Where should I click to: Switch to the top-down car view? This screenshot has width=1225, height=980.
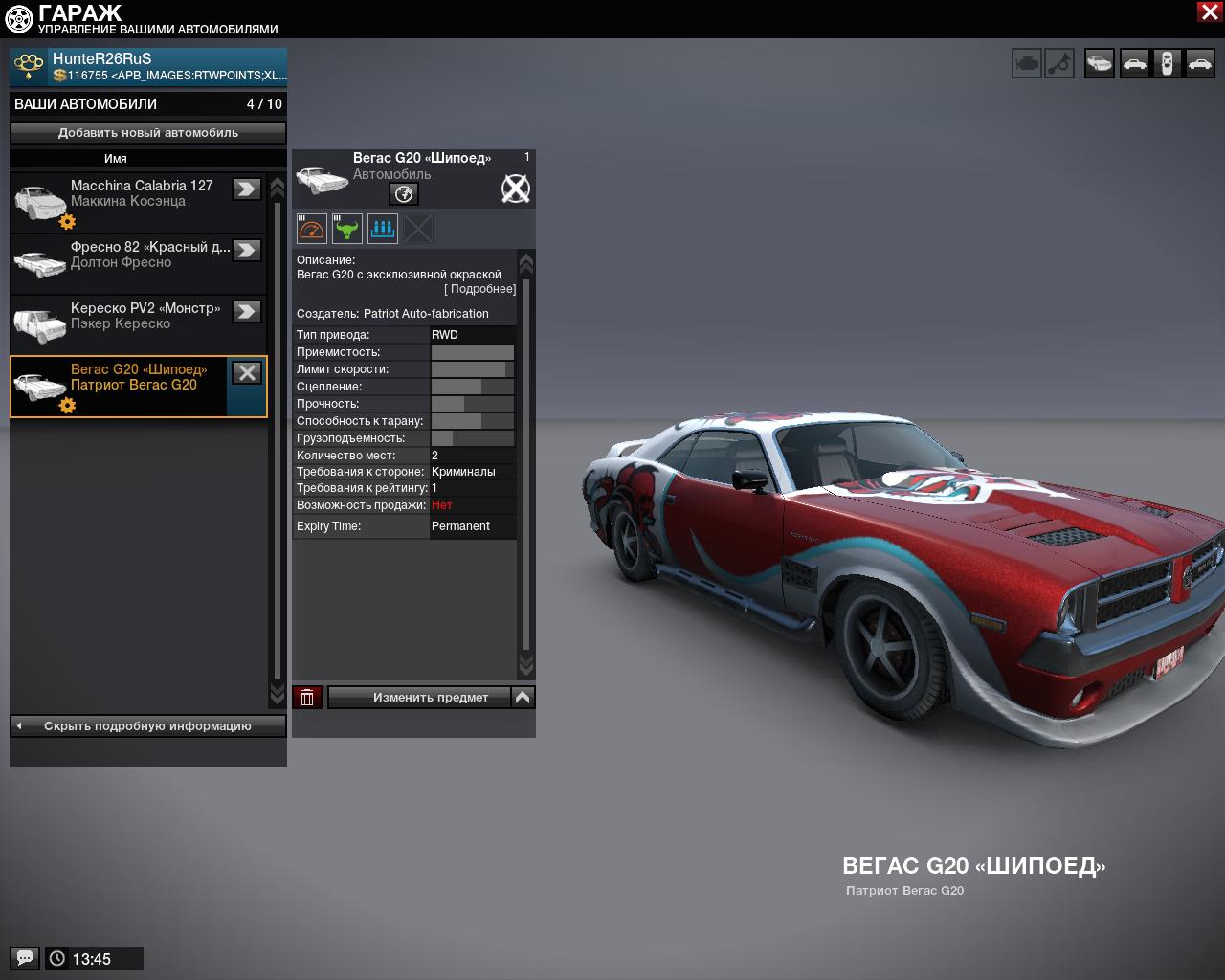(x=1167, y=64)
